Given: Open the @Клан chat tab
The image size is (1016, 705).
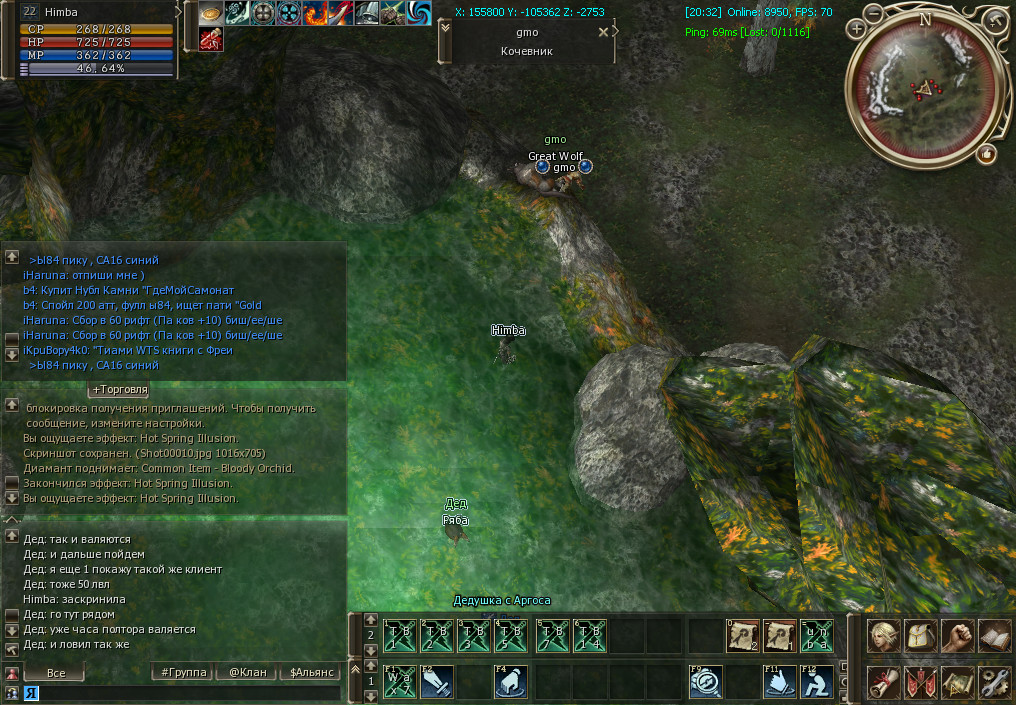Looking at the screenshot, I should pyautogui.click(x=247, y=673).
